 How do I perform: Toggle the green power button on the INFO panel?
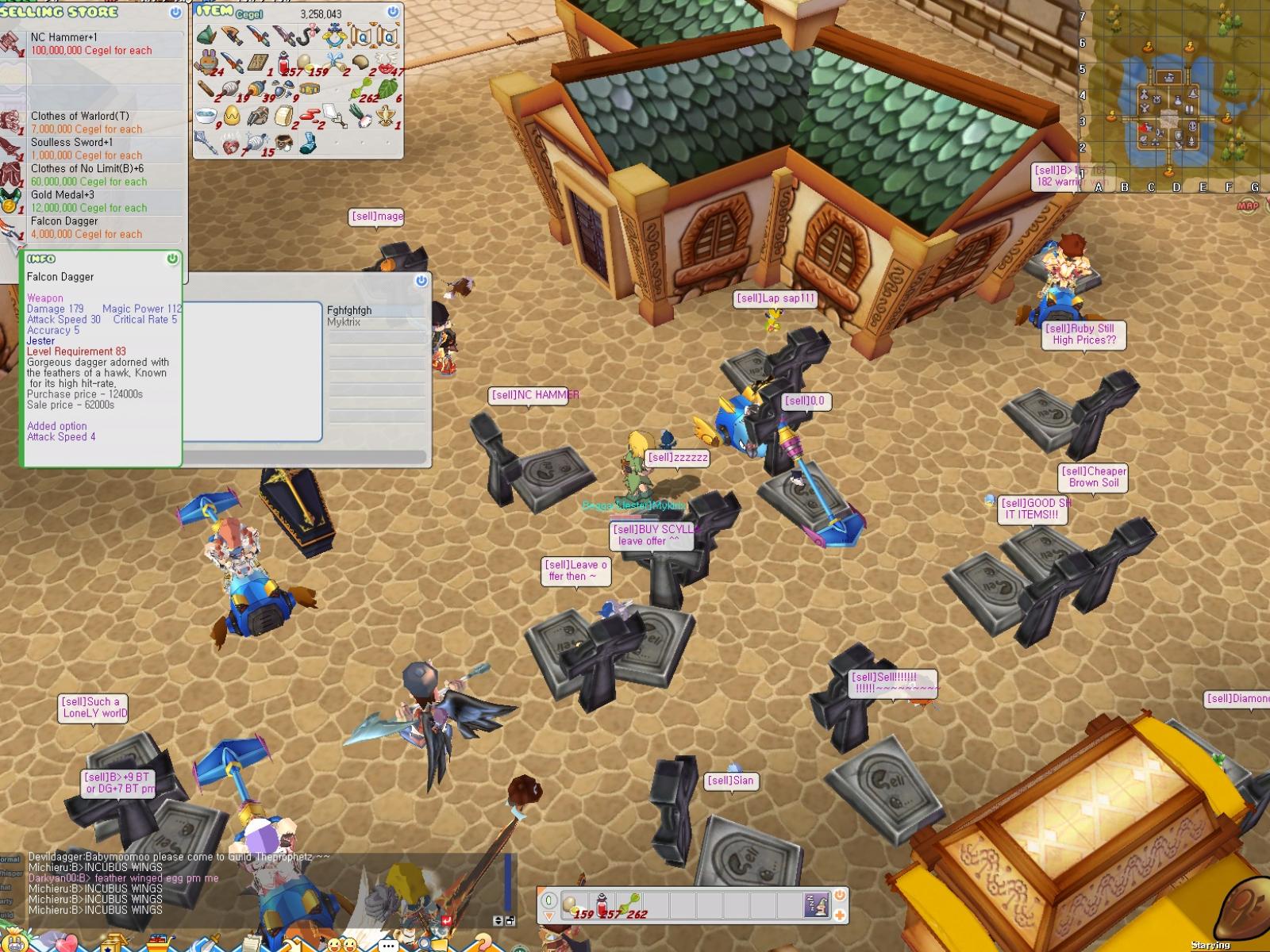click(x=171, y=259)
